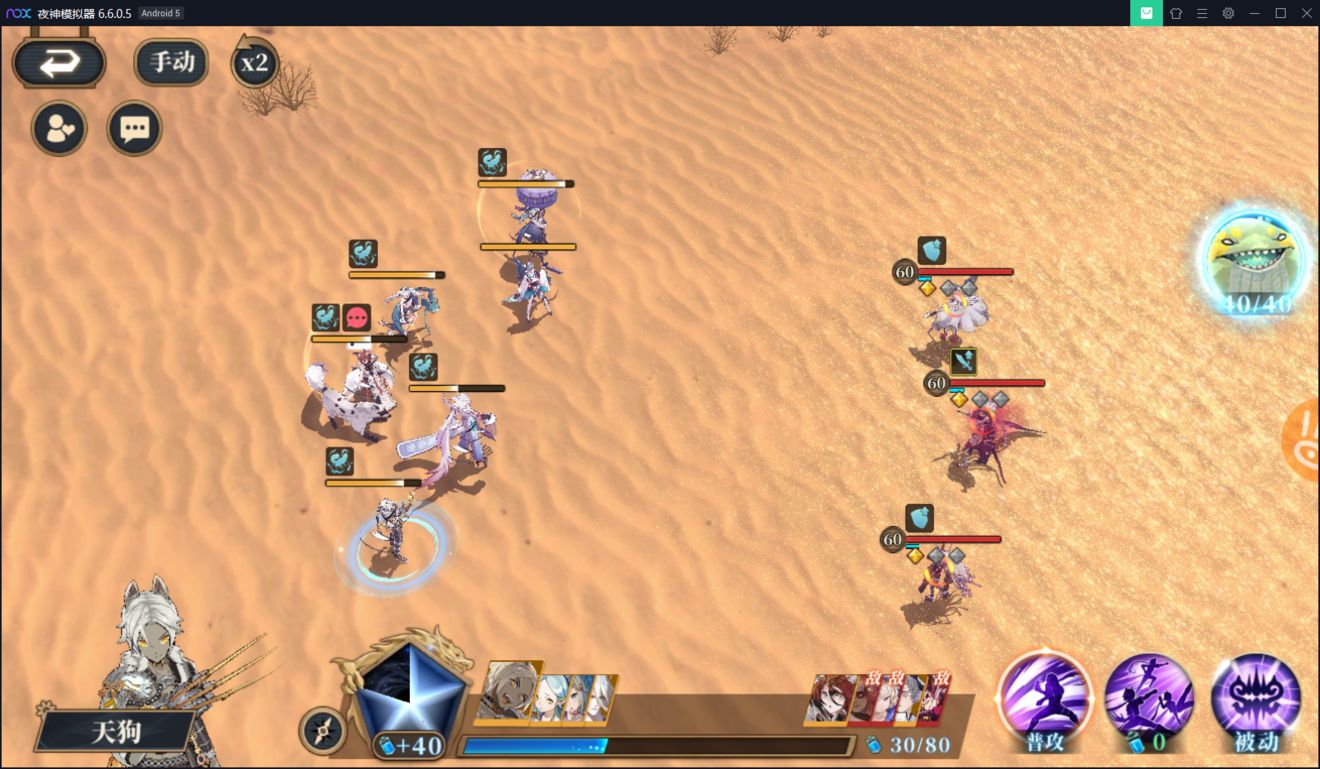The image size is (1320, 769).
Task: Change the x2 battle speed
Action: click(254, 64)
